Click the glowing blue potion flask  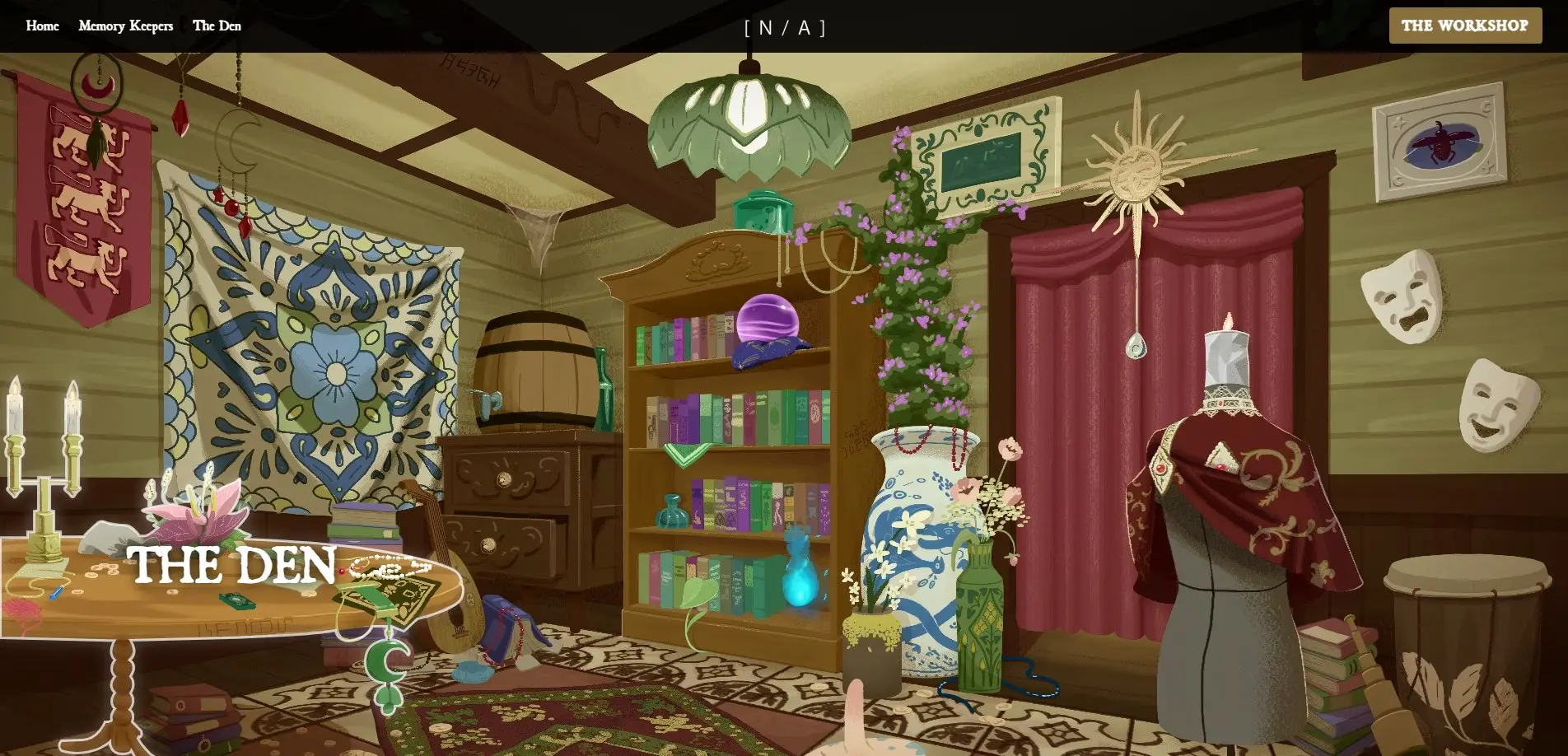pyautogui.click(x=800, y=586)
